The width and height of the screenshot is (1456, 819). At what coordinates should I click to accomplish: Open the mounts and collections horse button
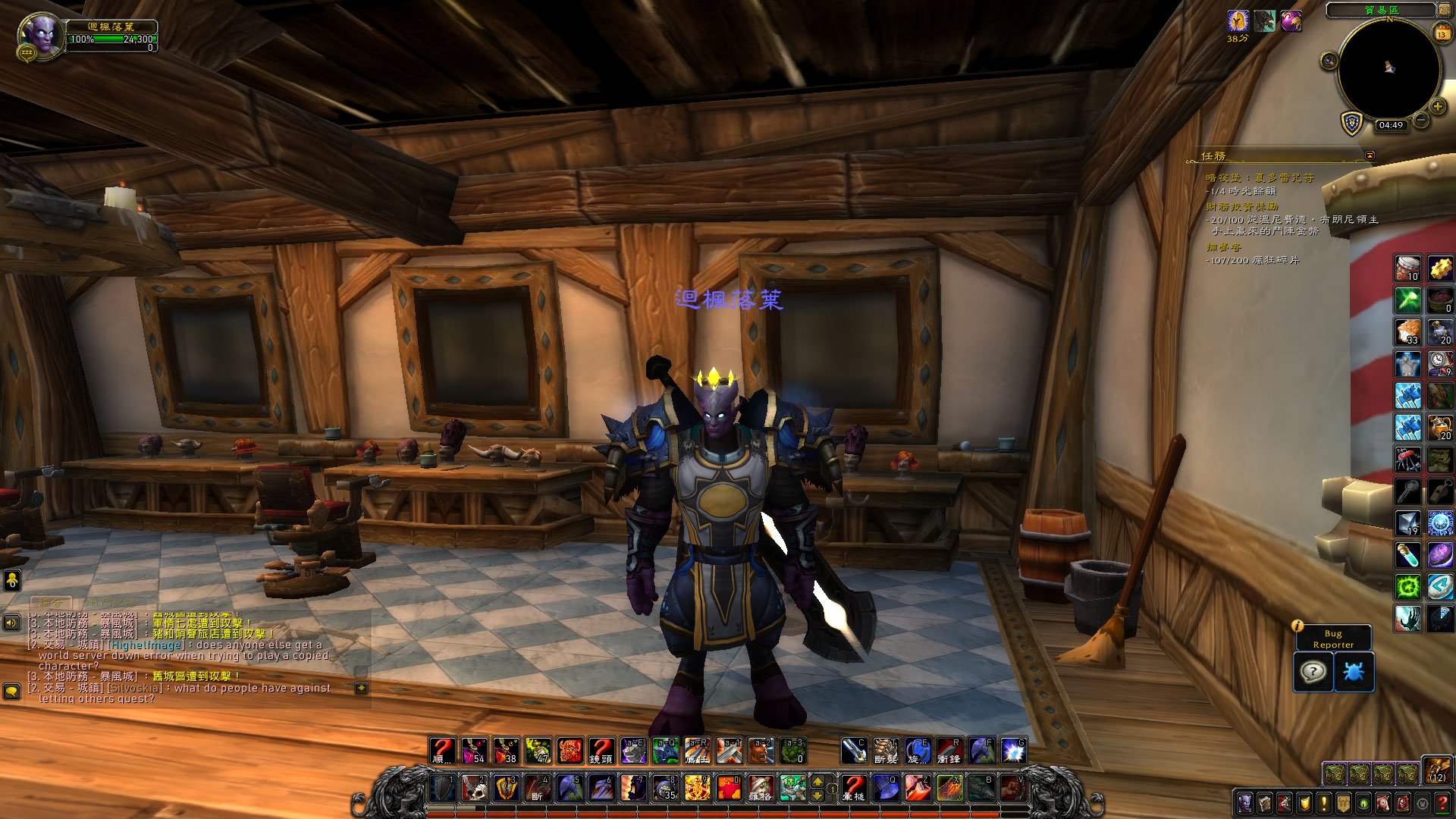[x=1383, y=802]
